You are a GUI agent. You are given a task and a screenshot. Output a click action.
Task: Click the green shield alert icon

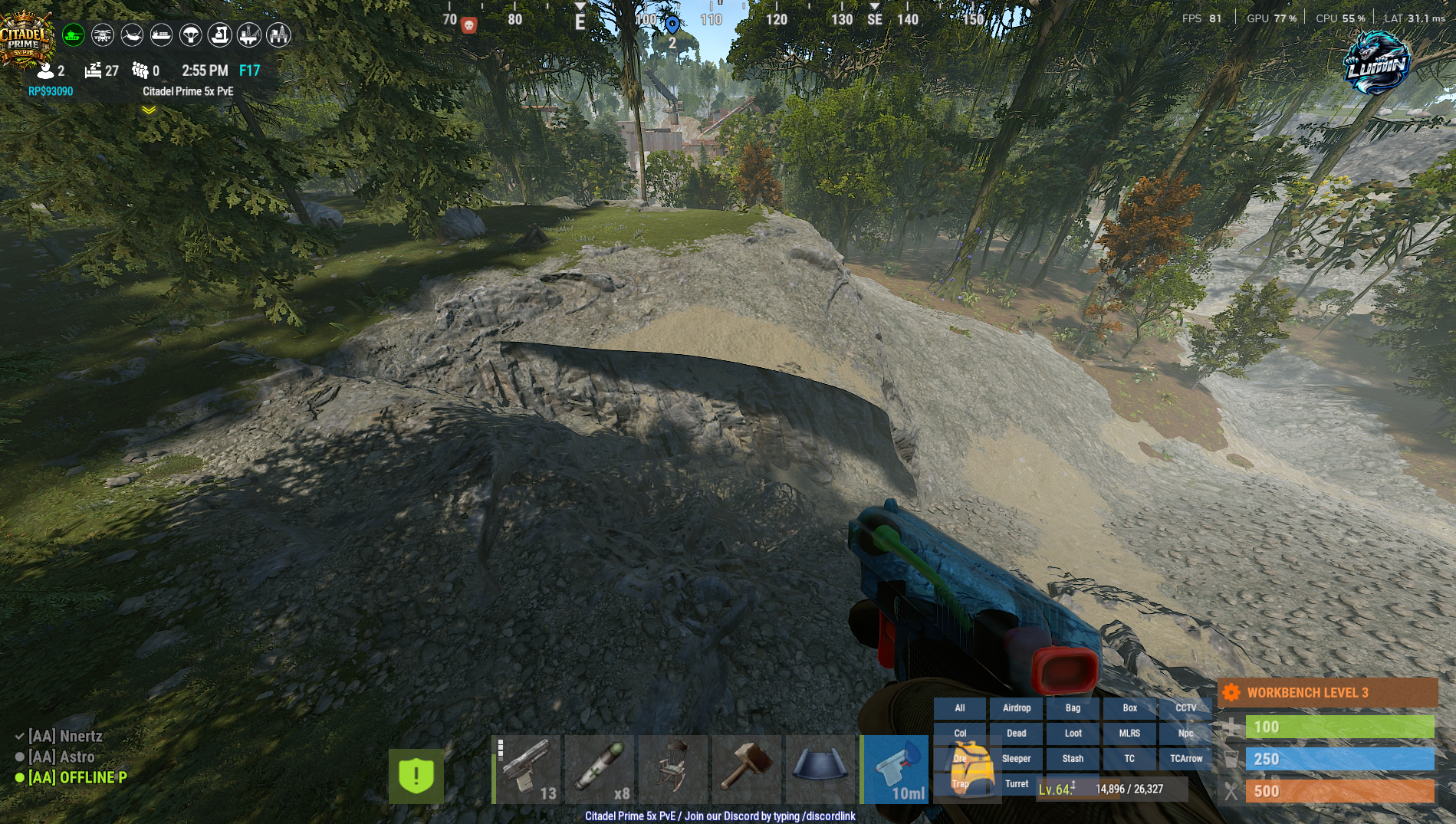416,776
